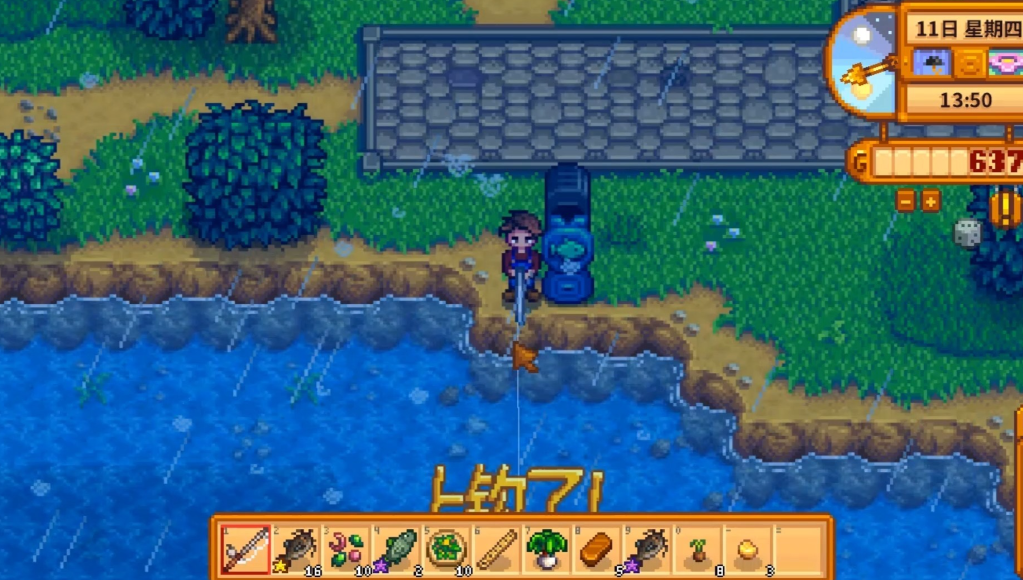Select the green fish with purple star
Image resolution: width=1023 pixels, height=580 pixels.
(x=397, y=549)
